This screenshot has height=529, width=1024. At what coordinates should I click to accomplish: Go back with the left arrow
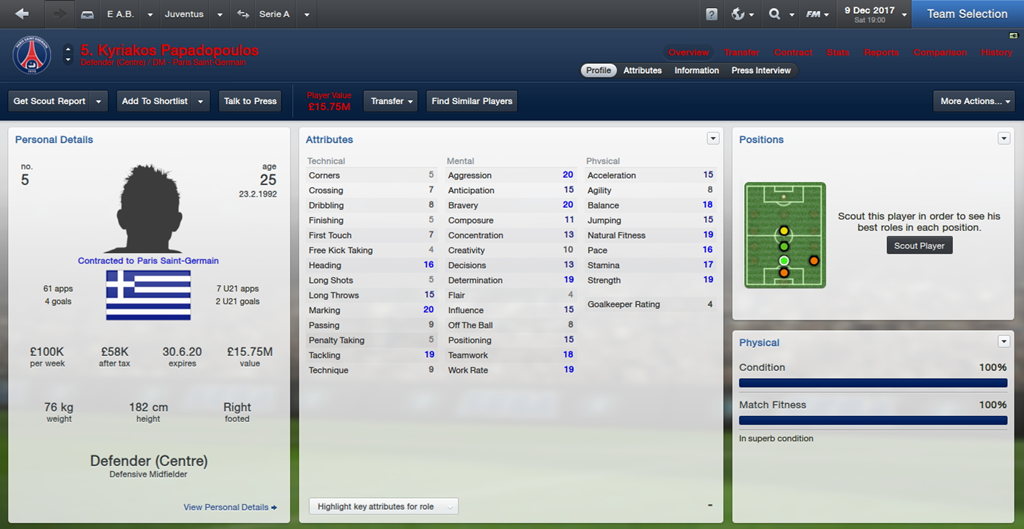click(x=23, y=14)
